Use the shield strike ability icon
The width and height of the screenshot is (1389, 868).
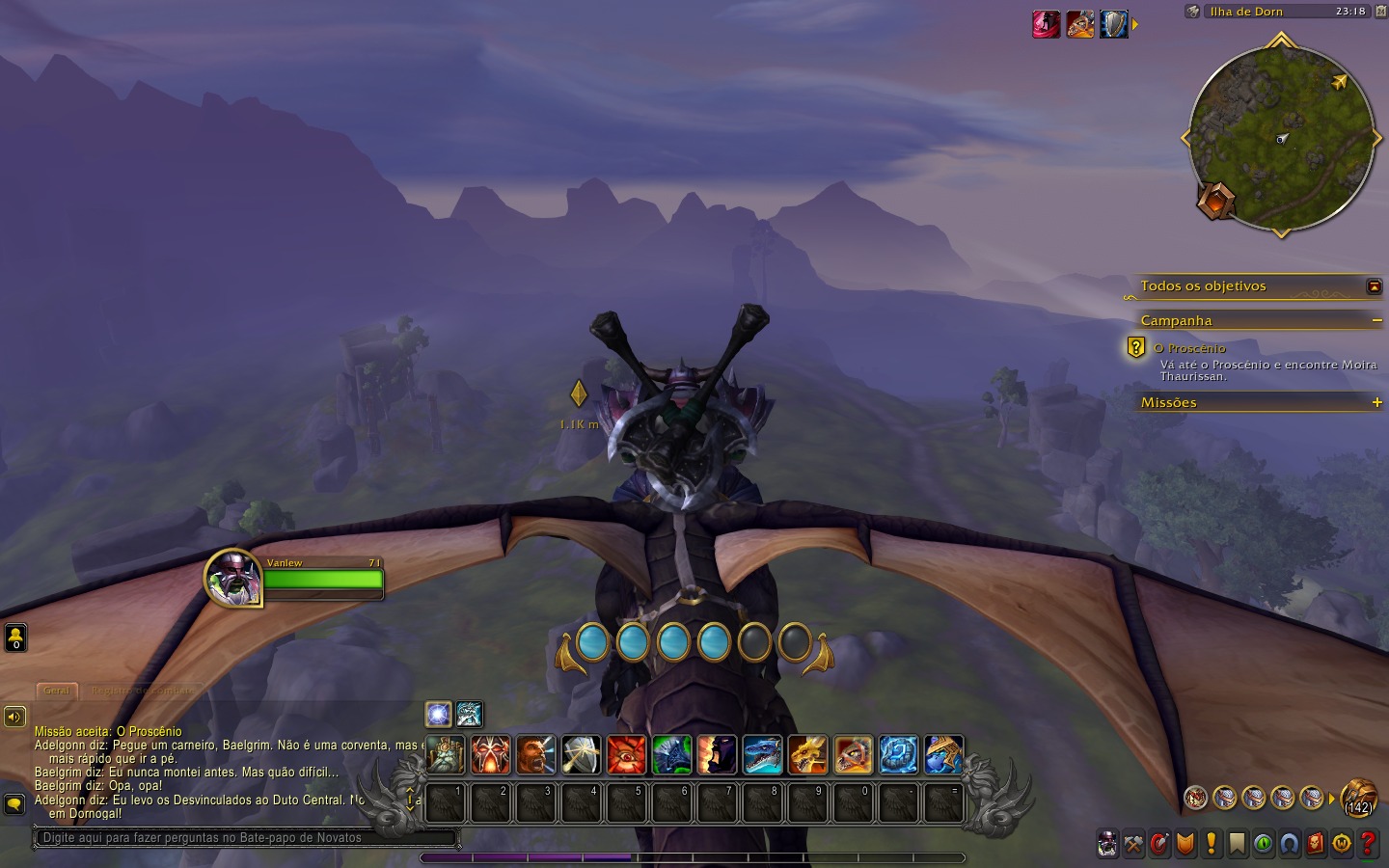pos(582,754)
